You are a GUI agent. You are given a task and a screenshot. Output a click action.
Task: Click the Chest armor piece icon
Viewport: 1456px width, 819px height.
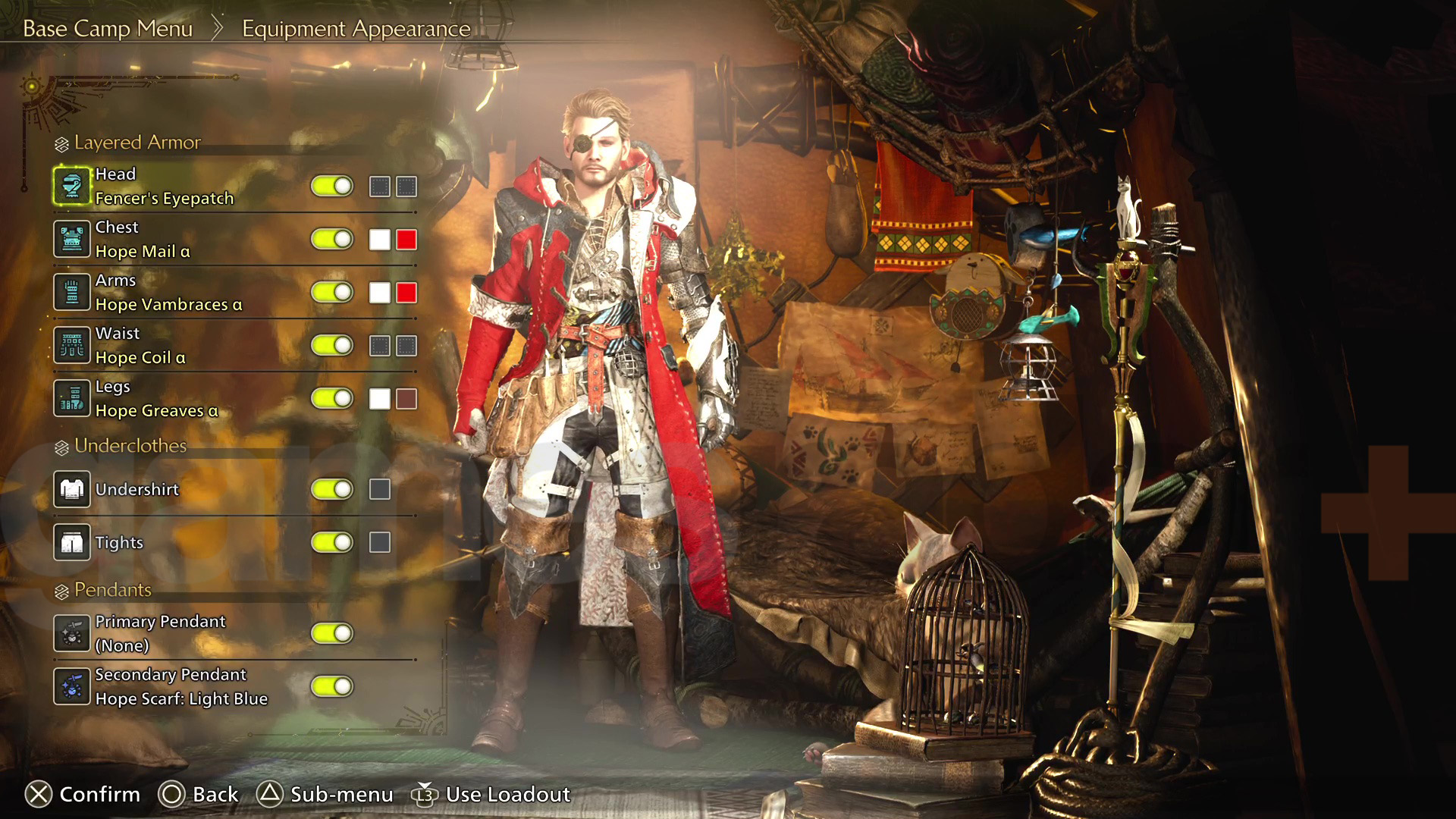(72, 238)
